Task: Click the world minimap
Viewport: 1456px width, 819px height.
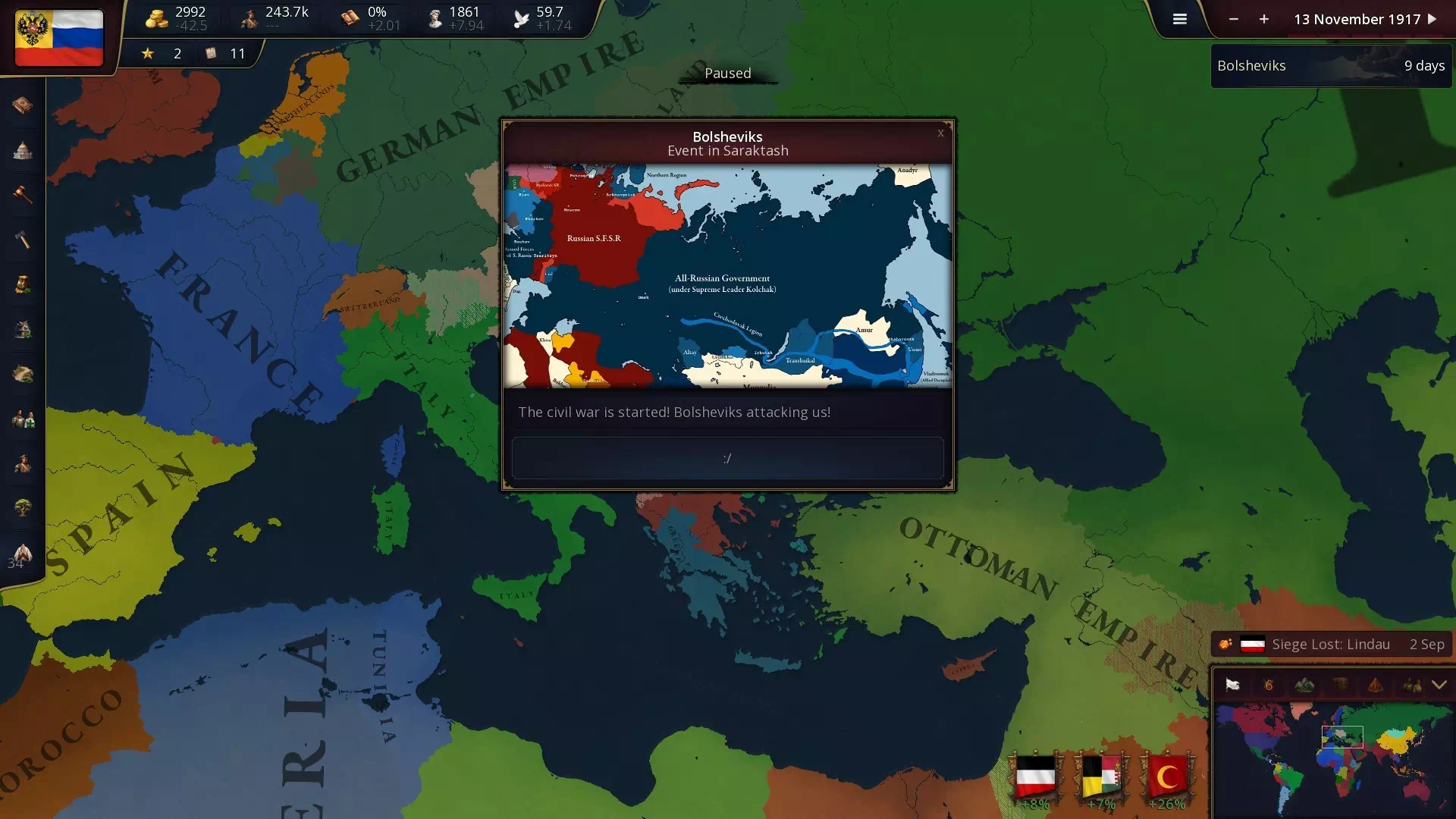Action: click(1332, 758)
